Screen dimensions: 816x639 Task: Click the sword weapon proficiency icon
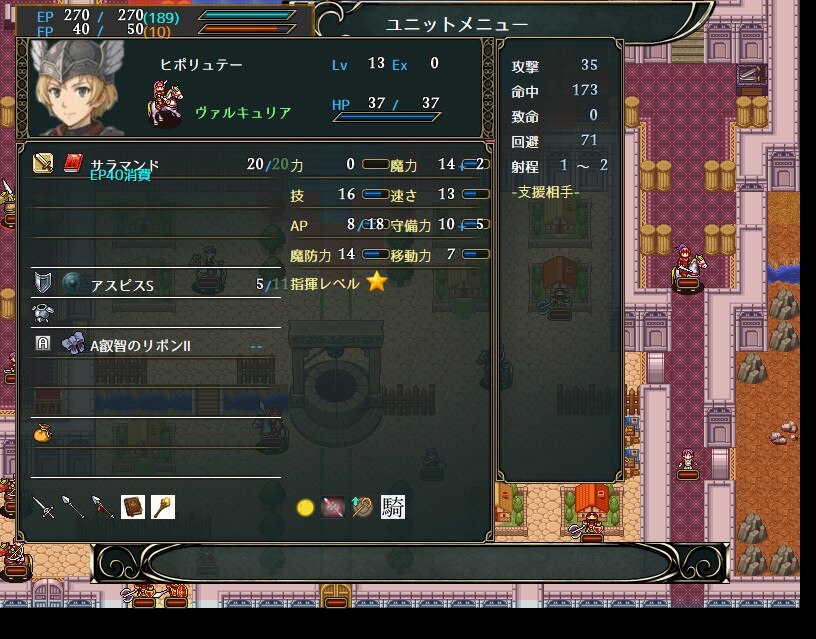point(43,507)
